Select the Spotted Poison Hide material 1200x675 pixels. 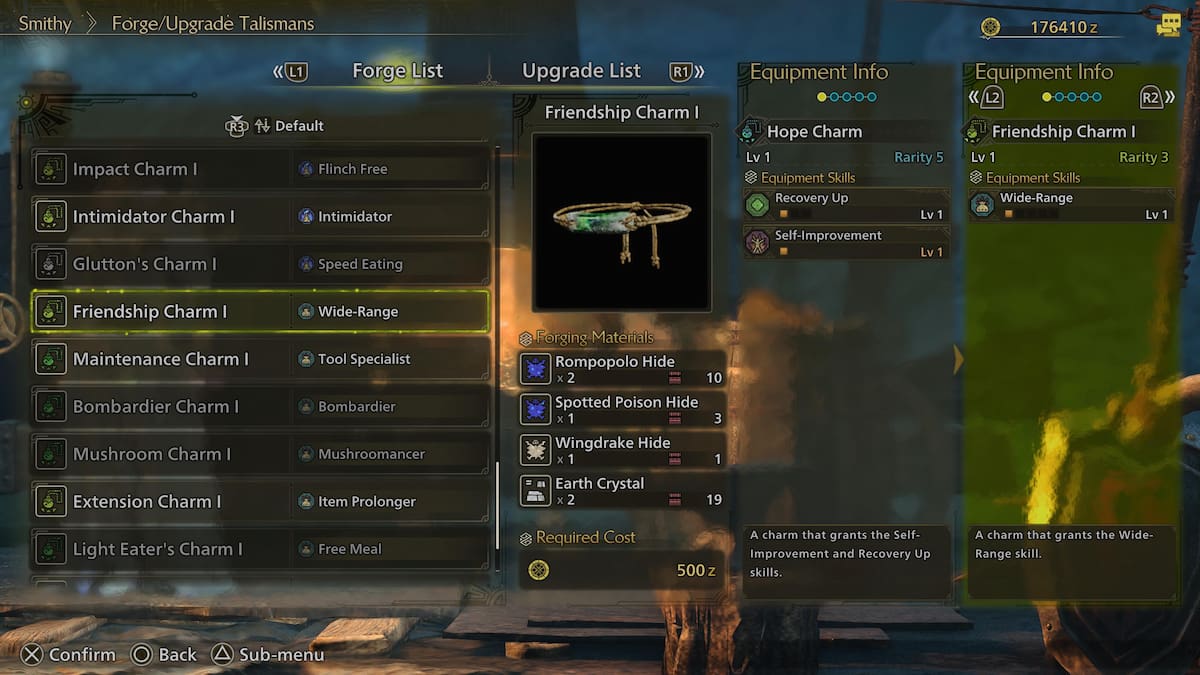(622, 410)
